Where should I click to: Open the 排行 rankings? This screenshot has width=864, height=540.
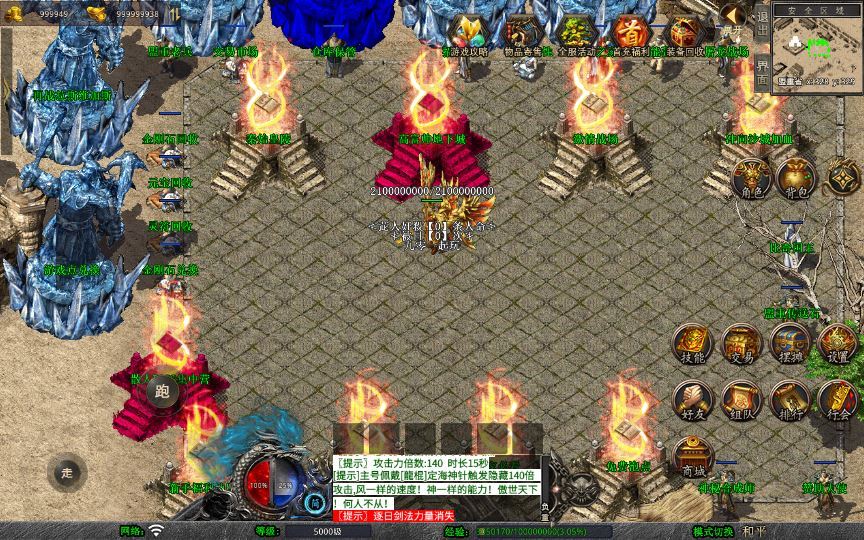pos(790,400)
